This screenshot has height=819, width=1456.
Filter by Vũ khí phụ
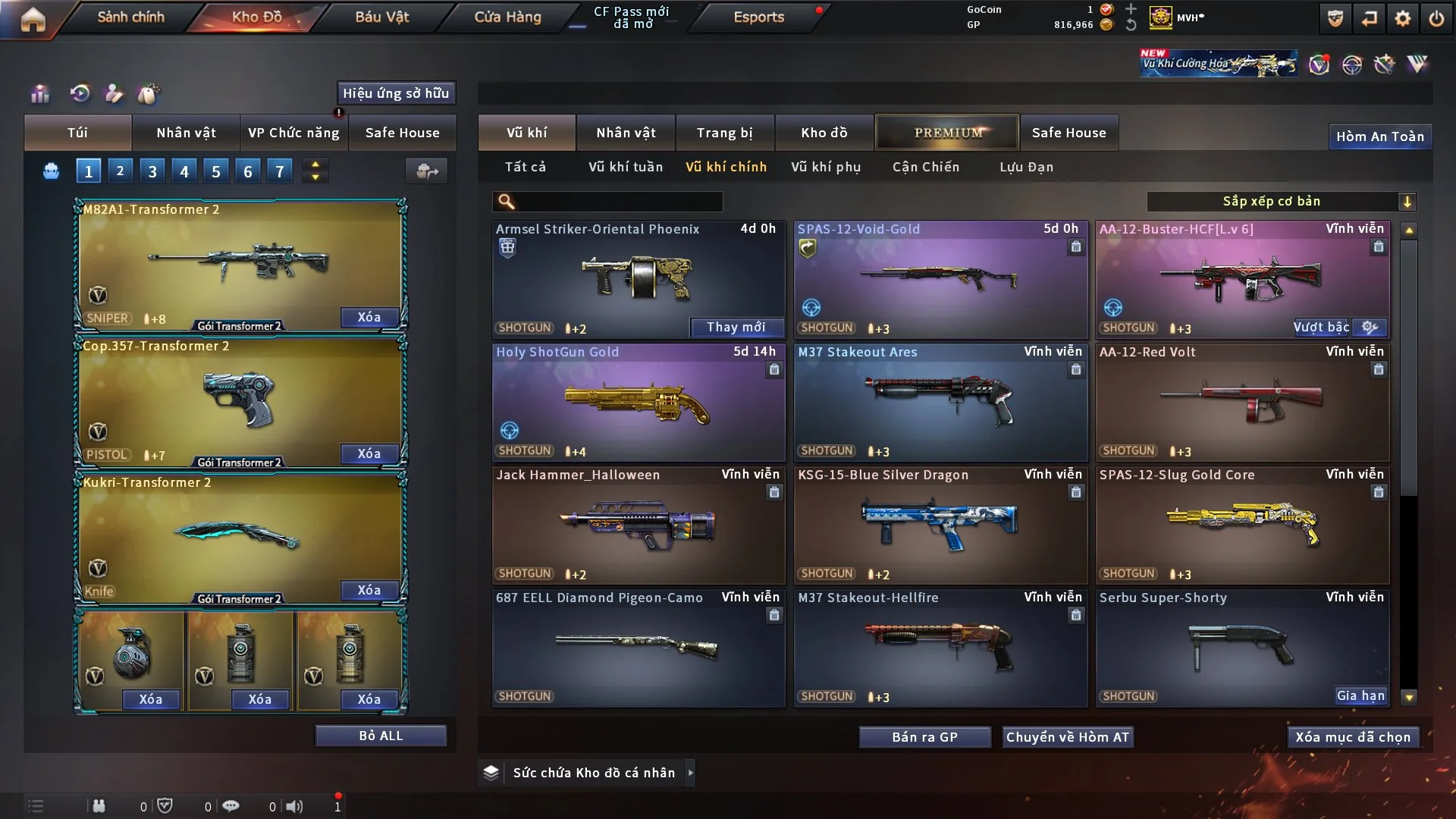pos(825,167)
